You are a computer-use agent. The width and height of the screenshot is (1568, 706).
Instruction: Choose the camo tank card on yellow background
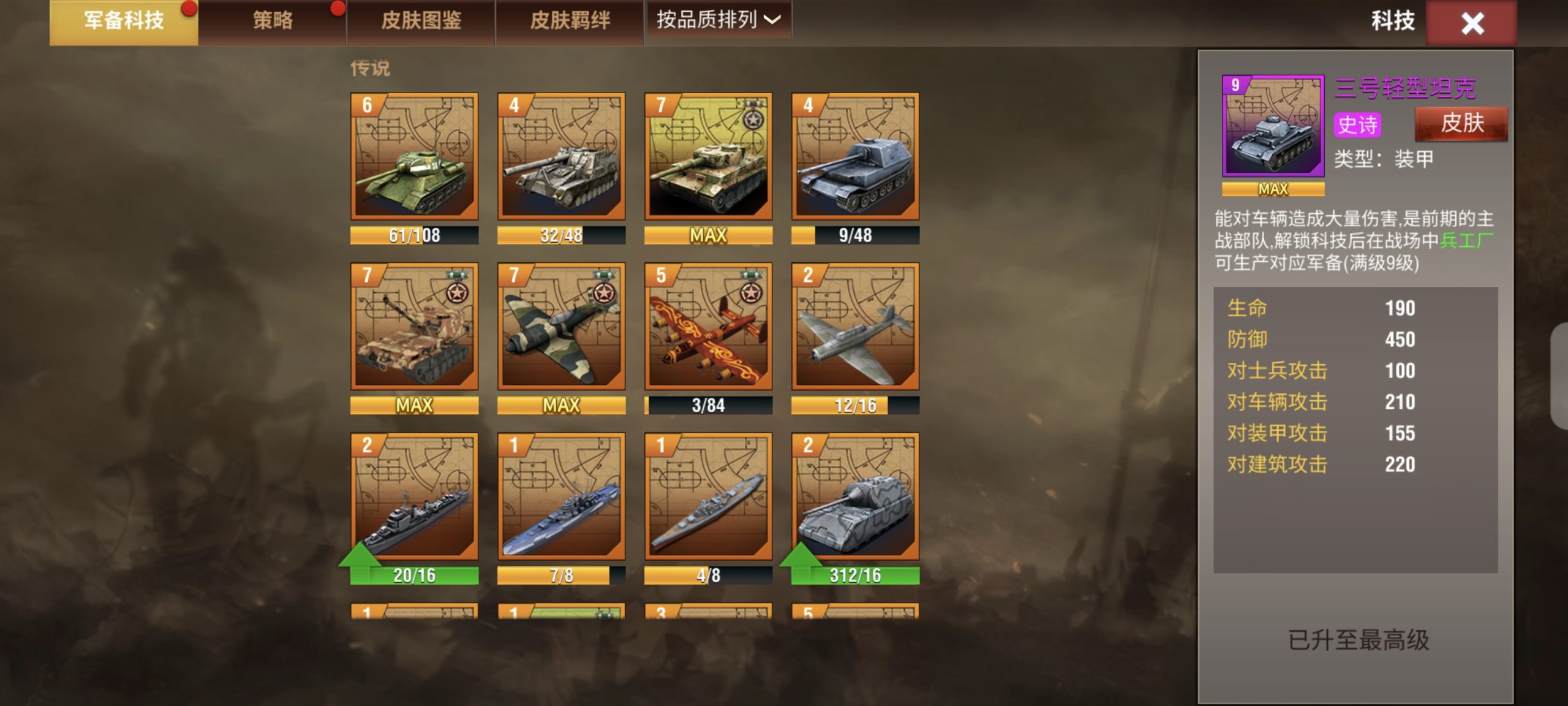pos(709,157)
